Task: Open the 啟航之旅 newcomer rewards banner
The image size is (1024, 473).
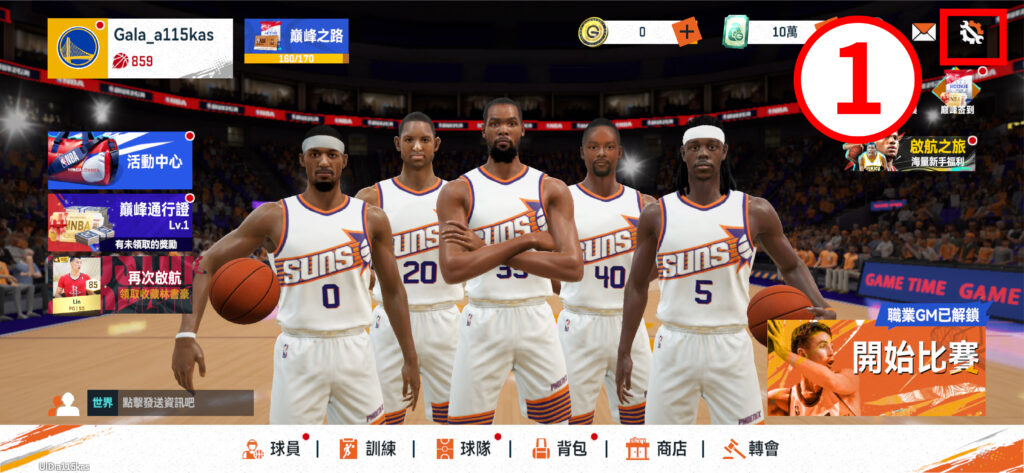Action: (895, 154)
